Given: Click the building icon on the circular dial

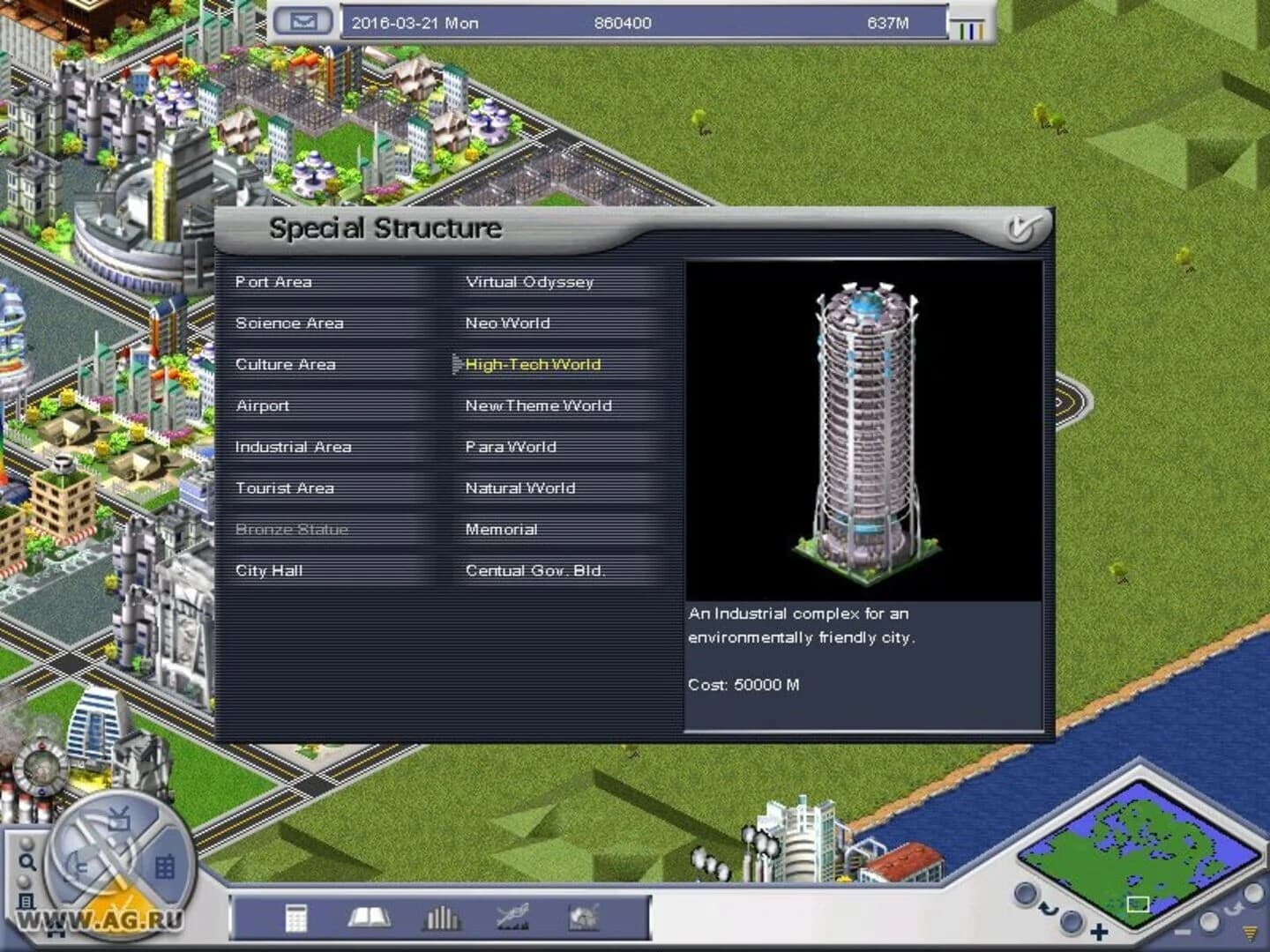Looking at the screenshot, I should 166,865.
